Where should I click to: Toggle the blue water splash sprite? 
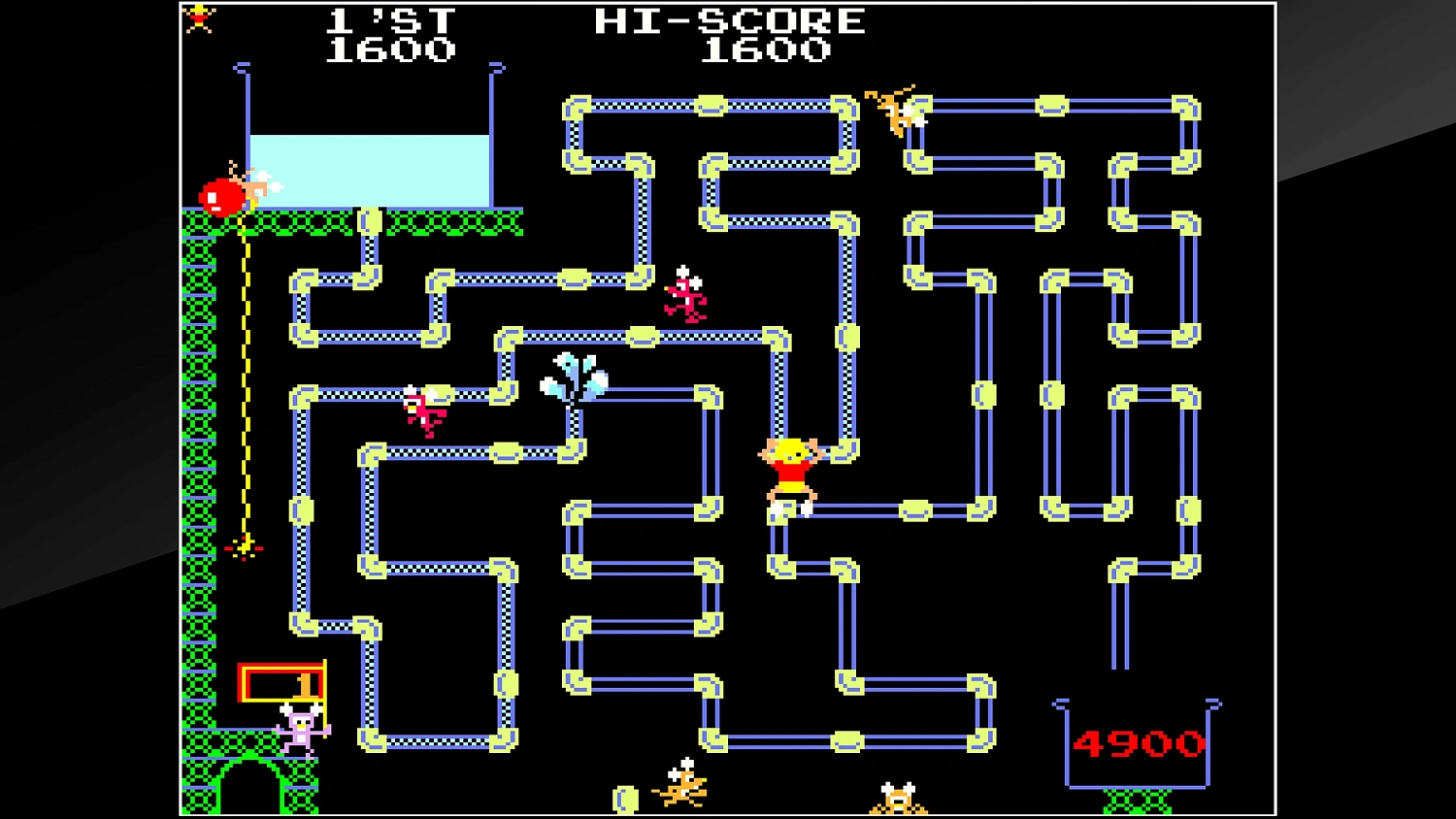(573, 378)
